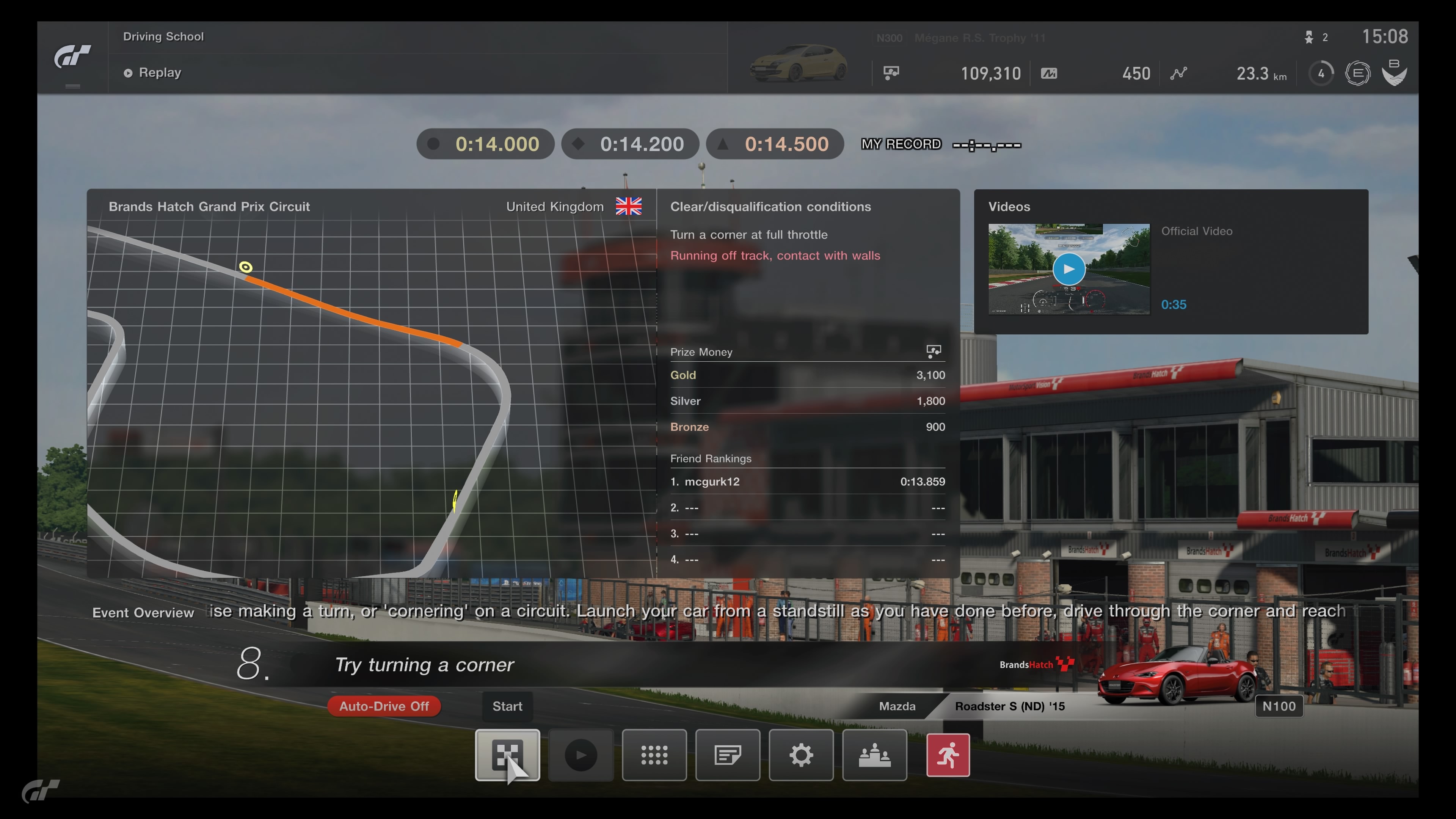Show the podium rankings button
Image resolution: width=1456 pixels, height=819 pixels.
point(874,755)
